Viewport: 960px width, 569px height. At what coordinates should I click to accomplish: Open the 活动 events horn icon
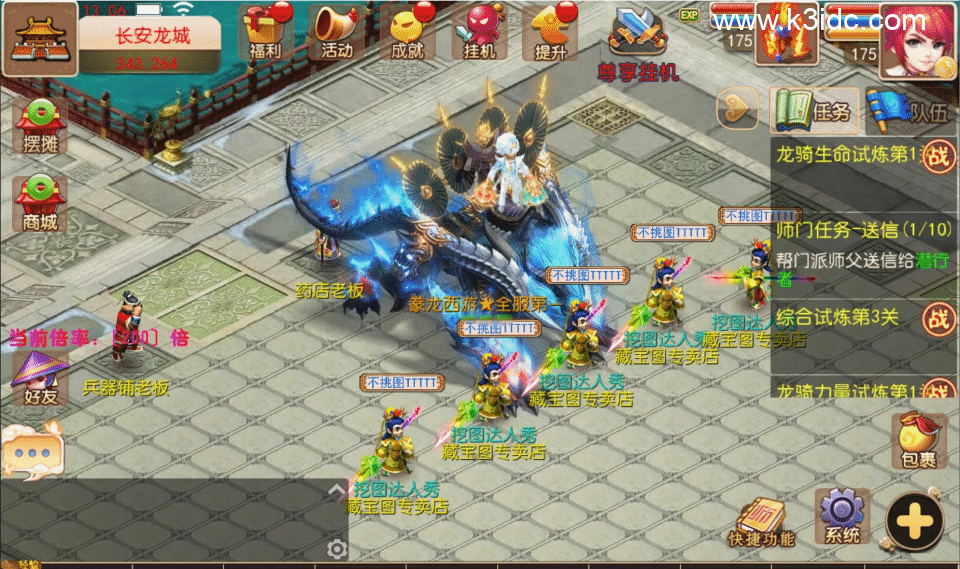(x=337, y=33)
